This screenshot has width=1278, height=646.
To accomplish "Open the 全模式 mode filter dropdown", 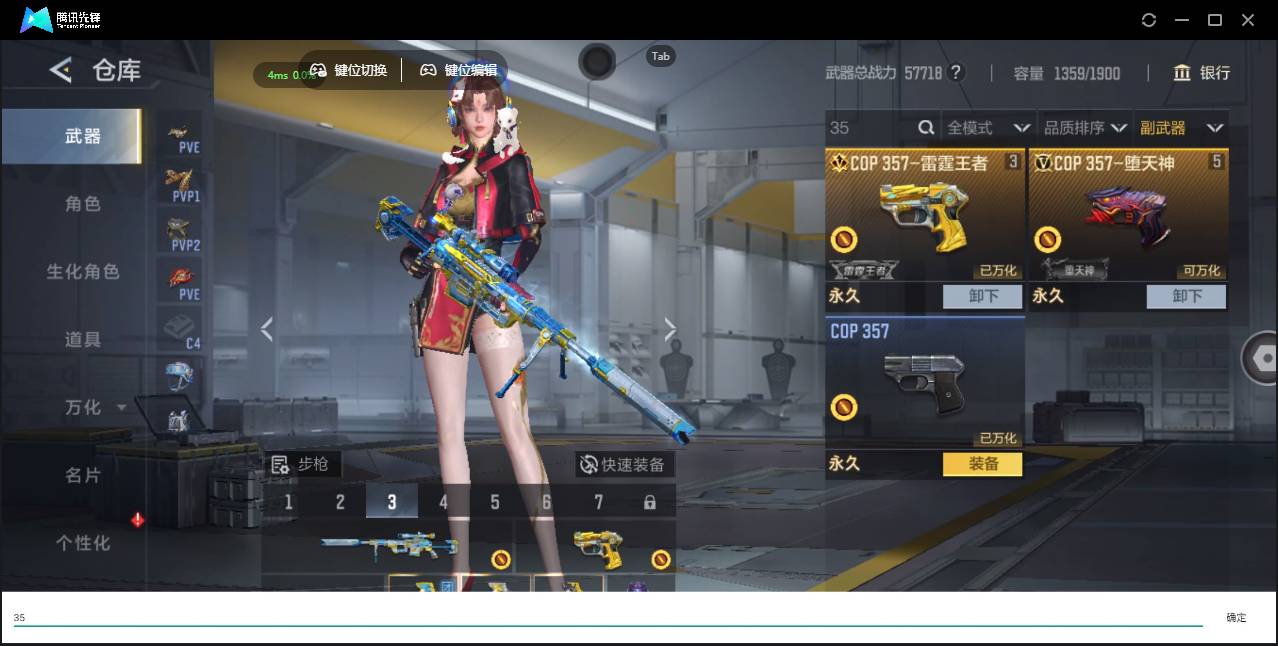I will pyautogui.click(x=987, y=128).
